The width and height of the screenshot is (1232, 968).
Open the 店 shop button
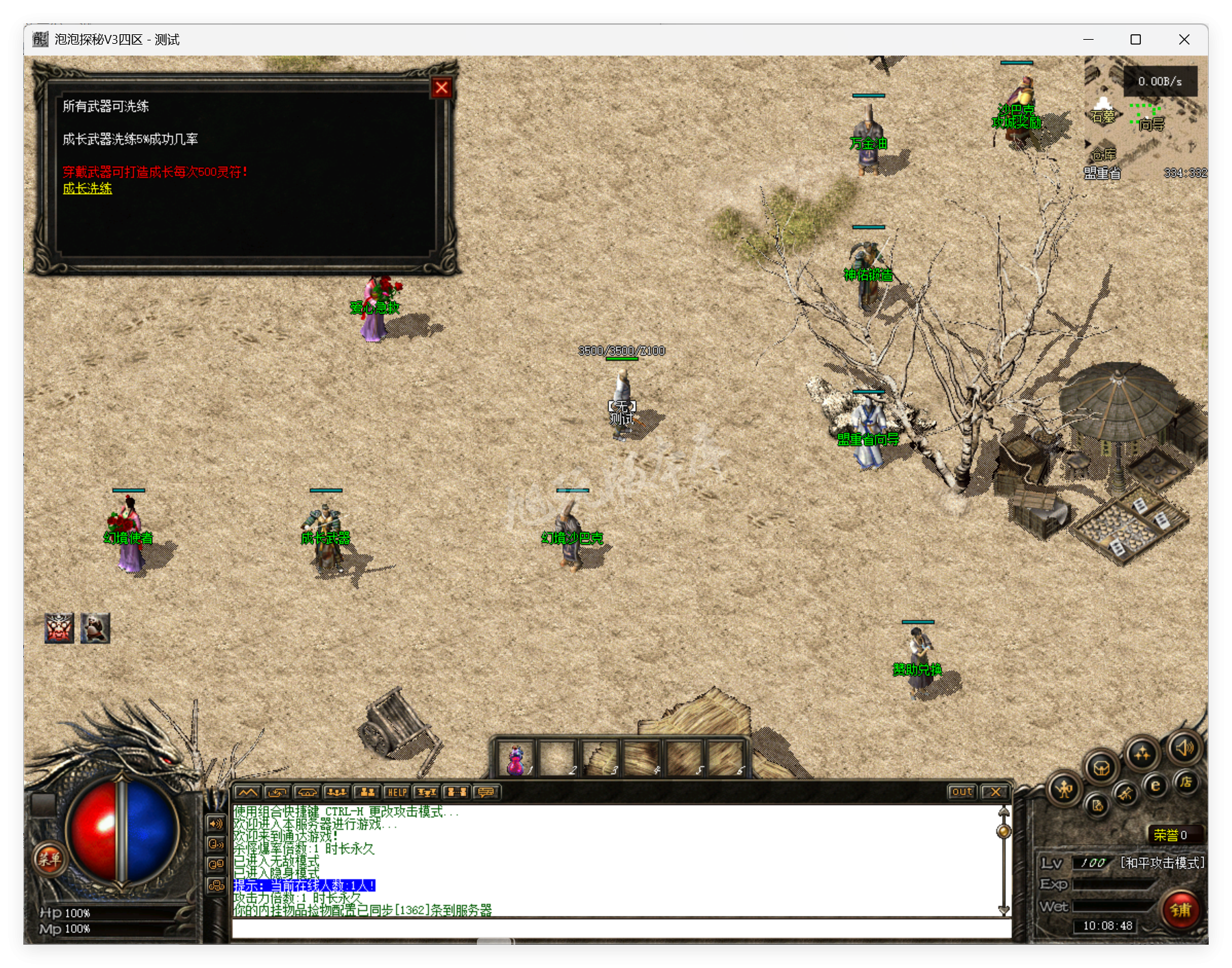click(1186, 782)
